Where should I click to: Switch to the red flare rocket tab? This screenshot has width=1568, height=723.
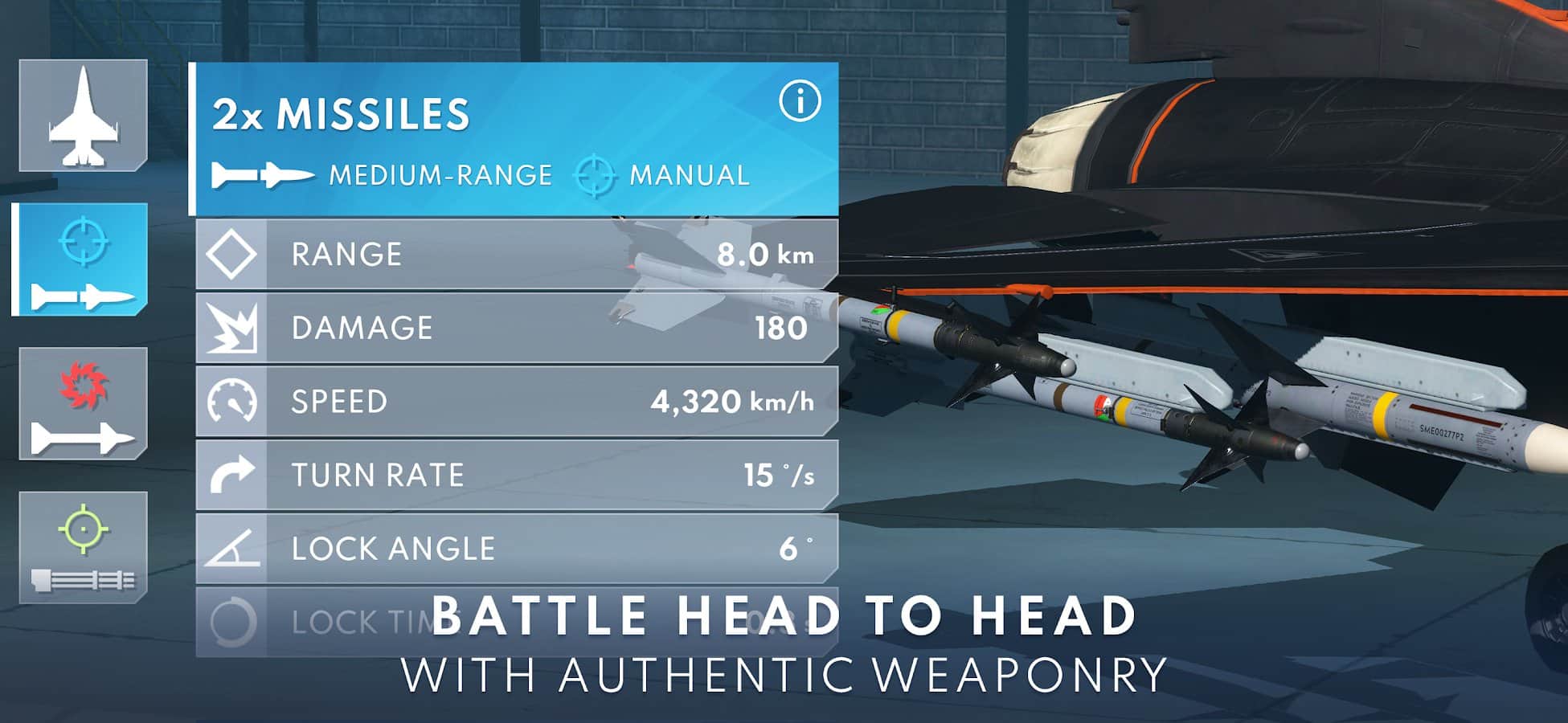click(x=83, y=404)
